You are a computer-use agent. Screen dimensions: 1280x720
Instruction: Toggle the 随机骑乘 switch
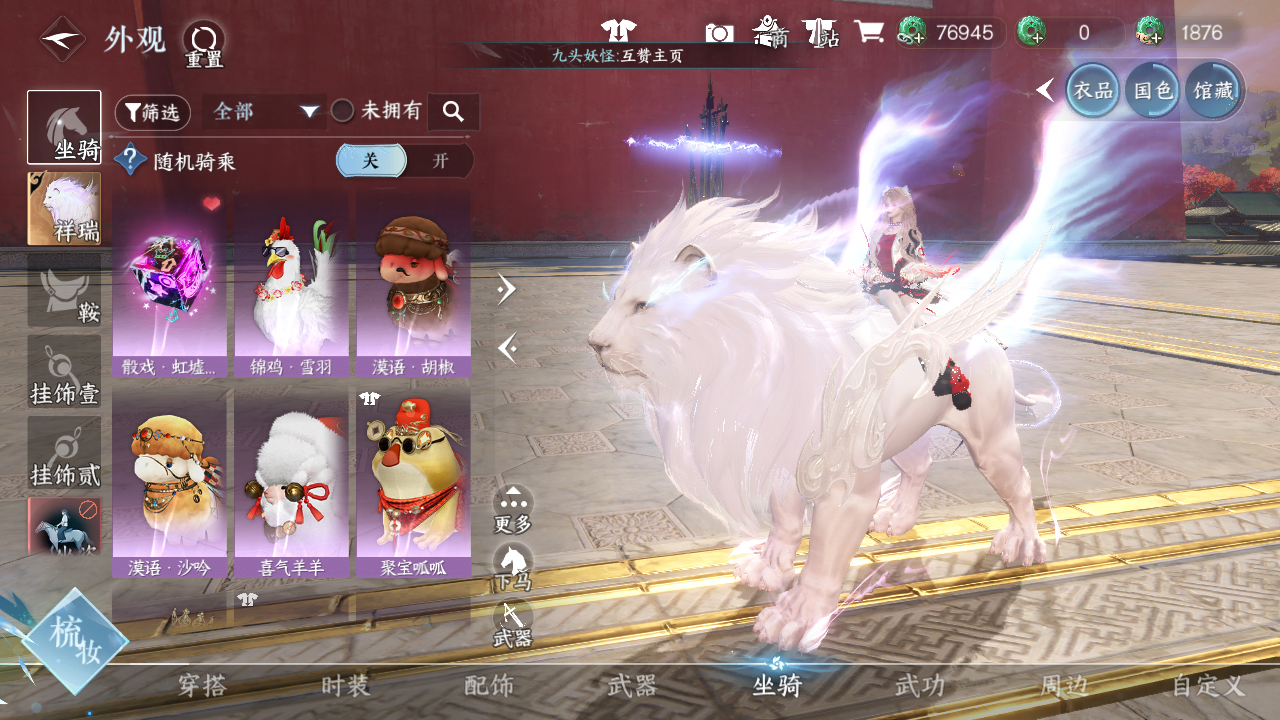coord(404,161)
